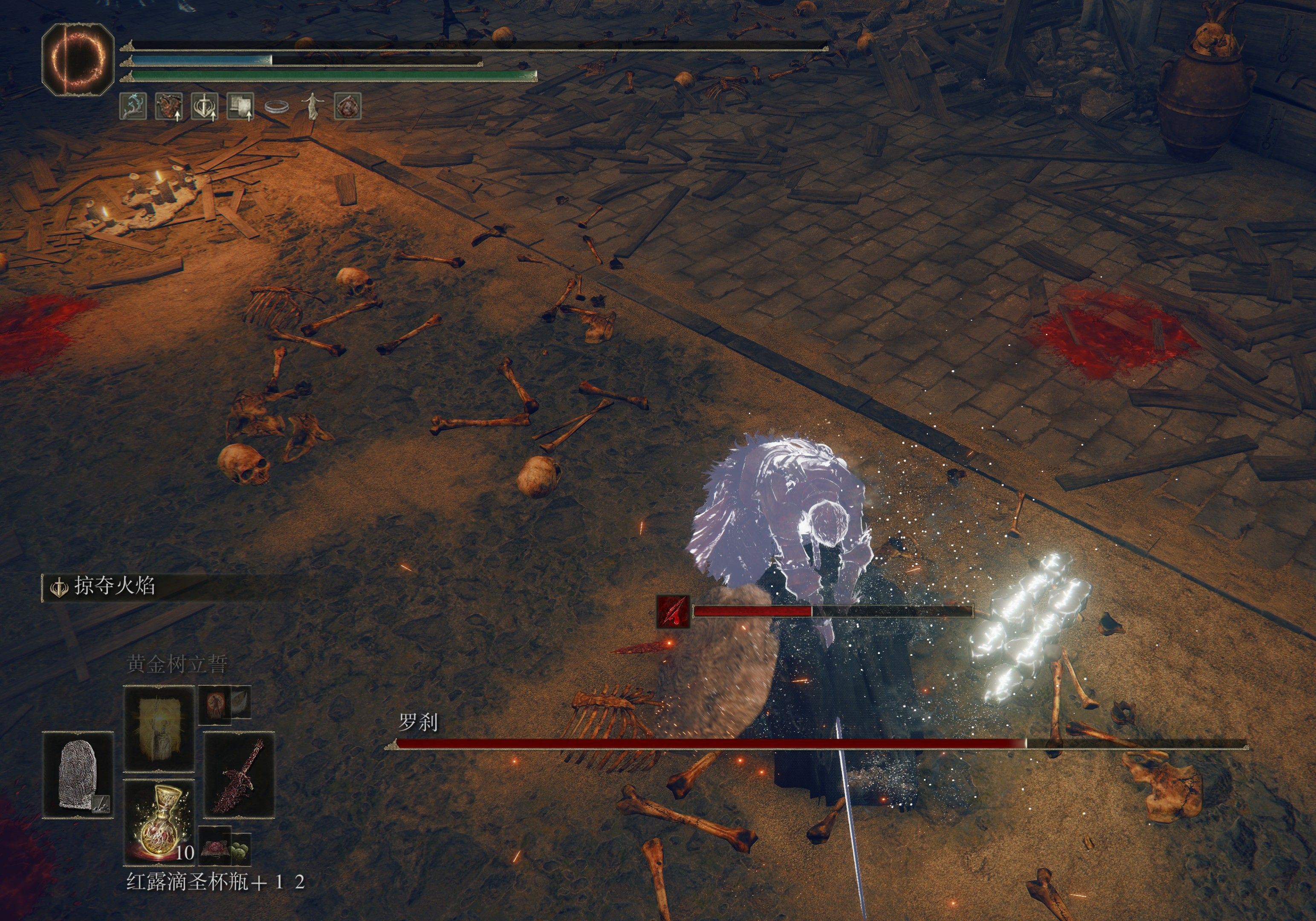Image resolution: width=1316 pixels, height=921 pixels.
Task: Click the 掠夺火焰 skill label
Action: click(114, 586)
